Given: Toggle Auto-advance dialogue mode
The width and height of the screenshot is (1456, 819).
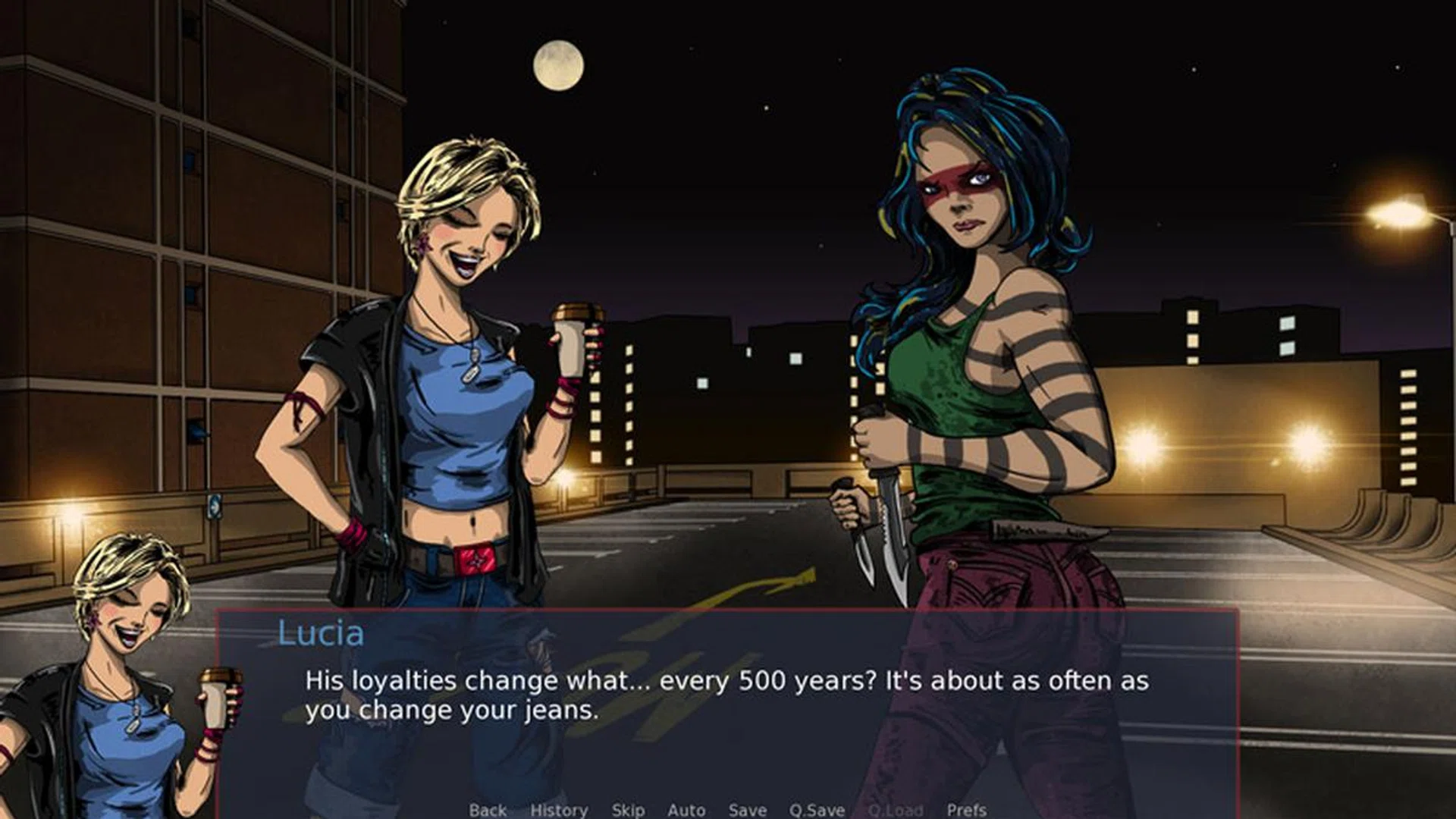Looking at the screenshot, I should click(685, 810).
